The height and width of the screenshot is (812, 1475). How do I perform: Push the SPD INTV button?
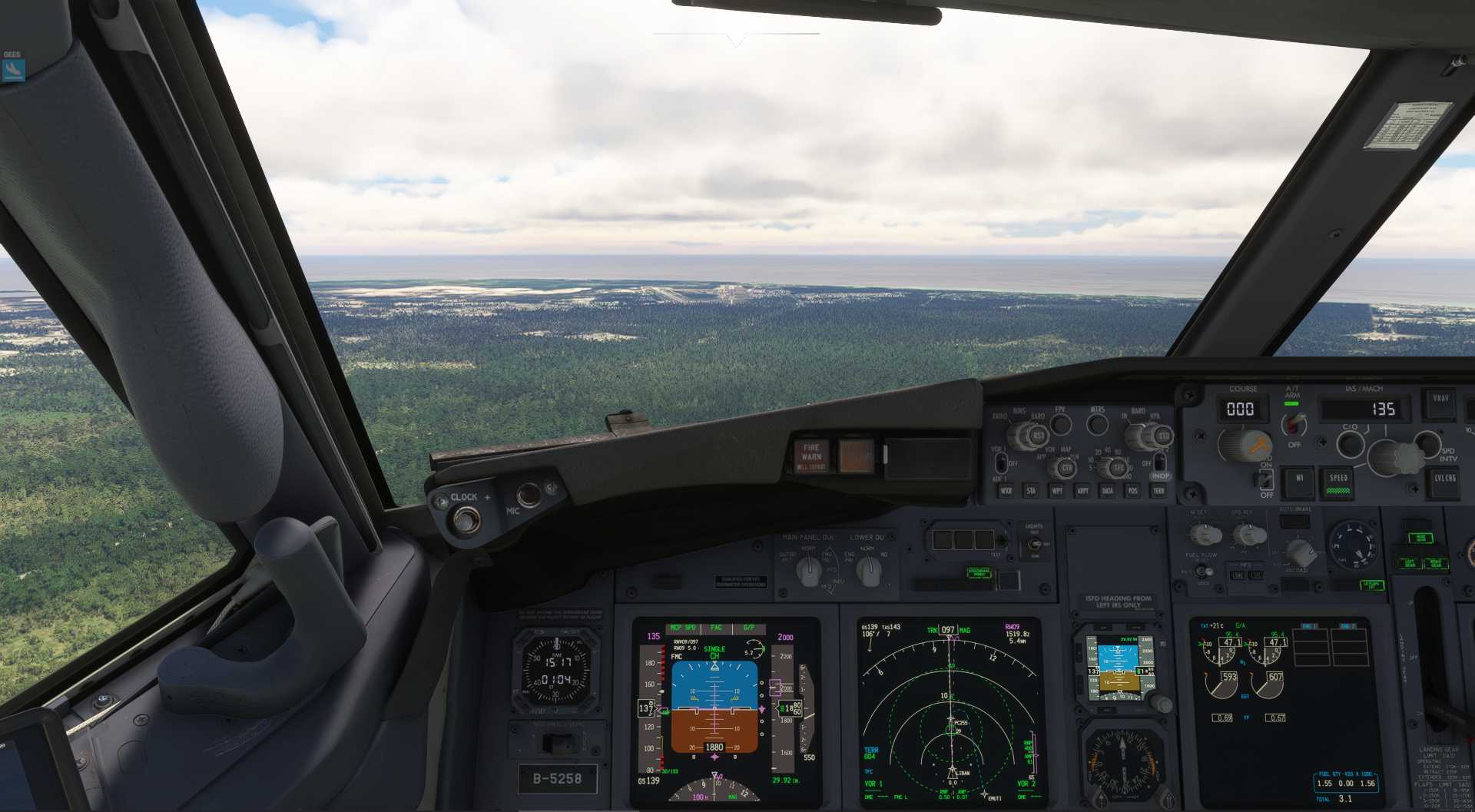1427,442
